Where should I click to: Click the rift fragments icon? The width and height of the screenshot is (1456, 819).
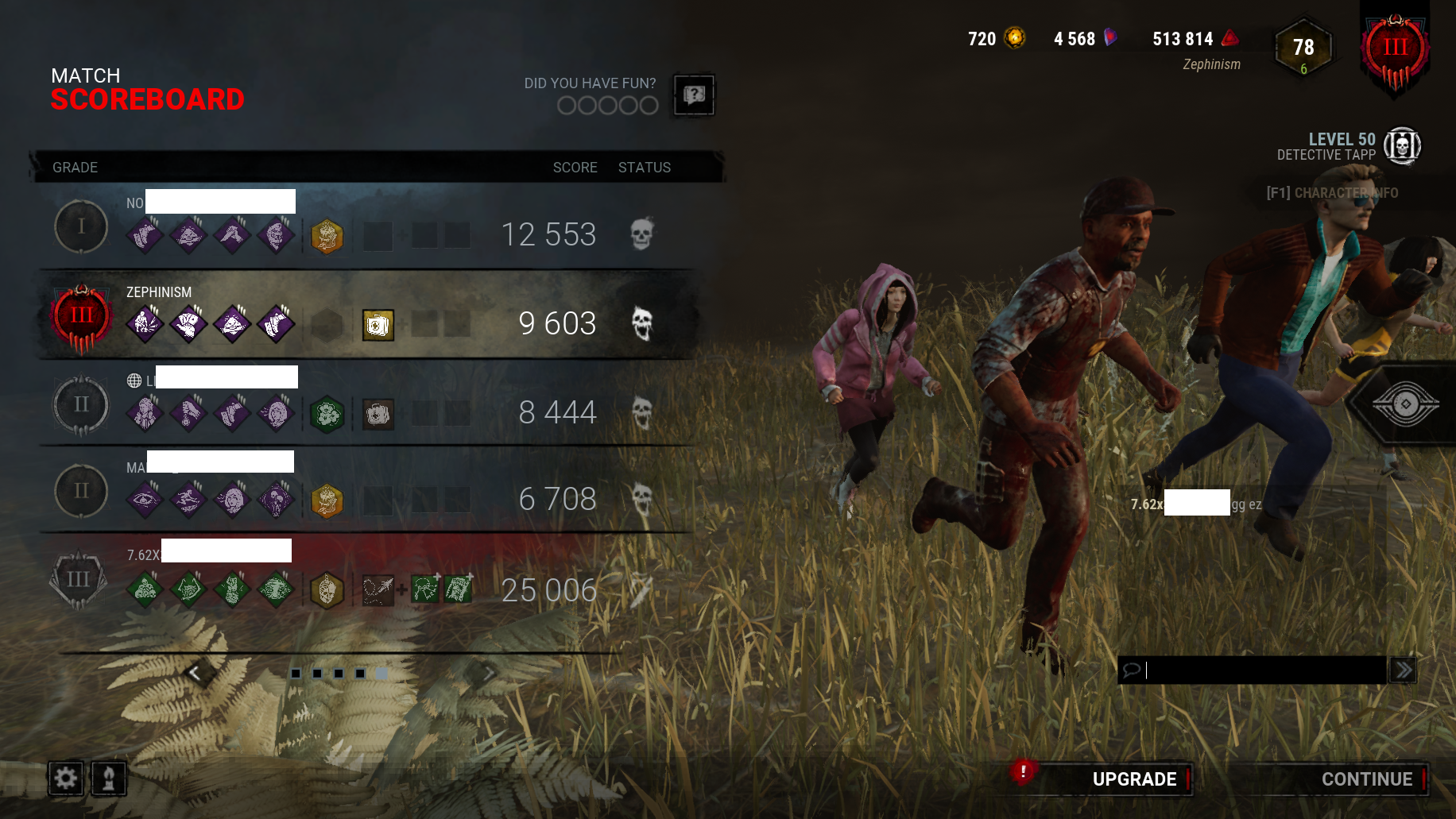[1110, 38]
